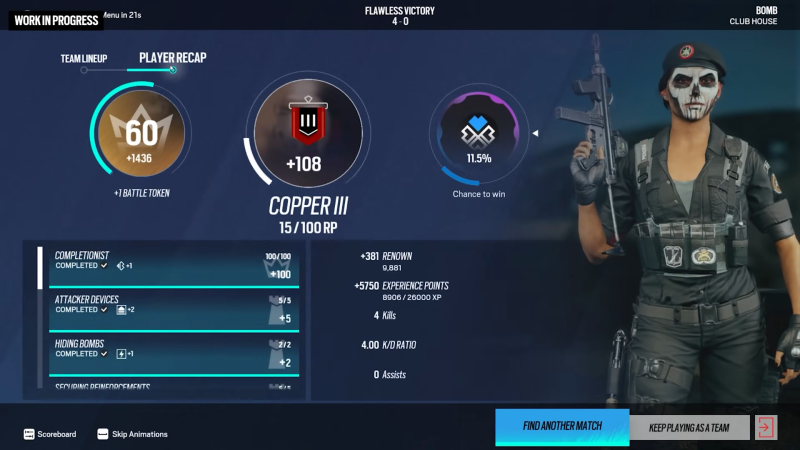
Task: Click the red exit door icon
Action: [766, 428]
